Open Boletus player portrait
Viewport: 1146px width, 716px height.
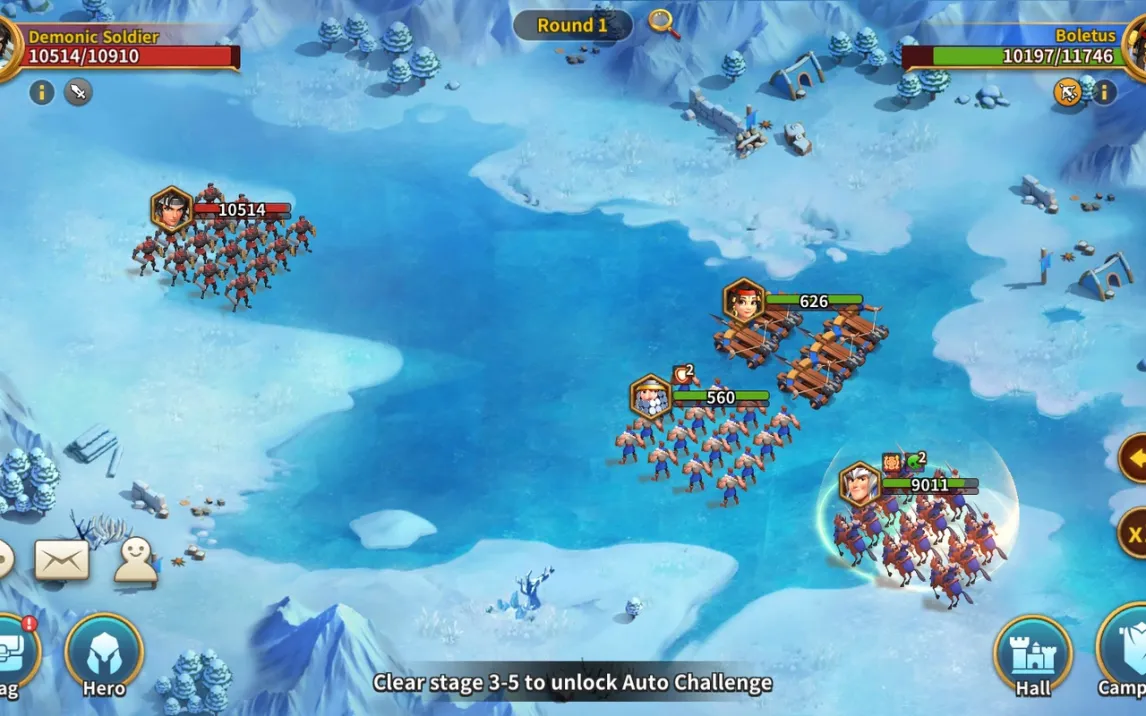1136,45
